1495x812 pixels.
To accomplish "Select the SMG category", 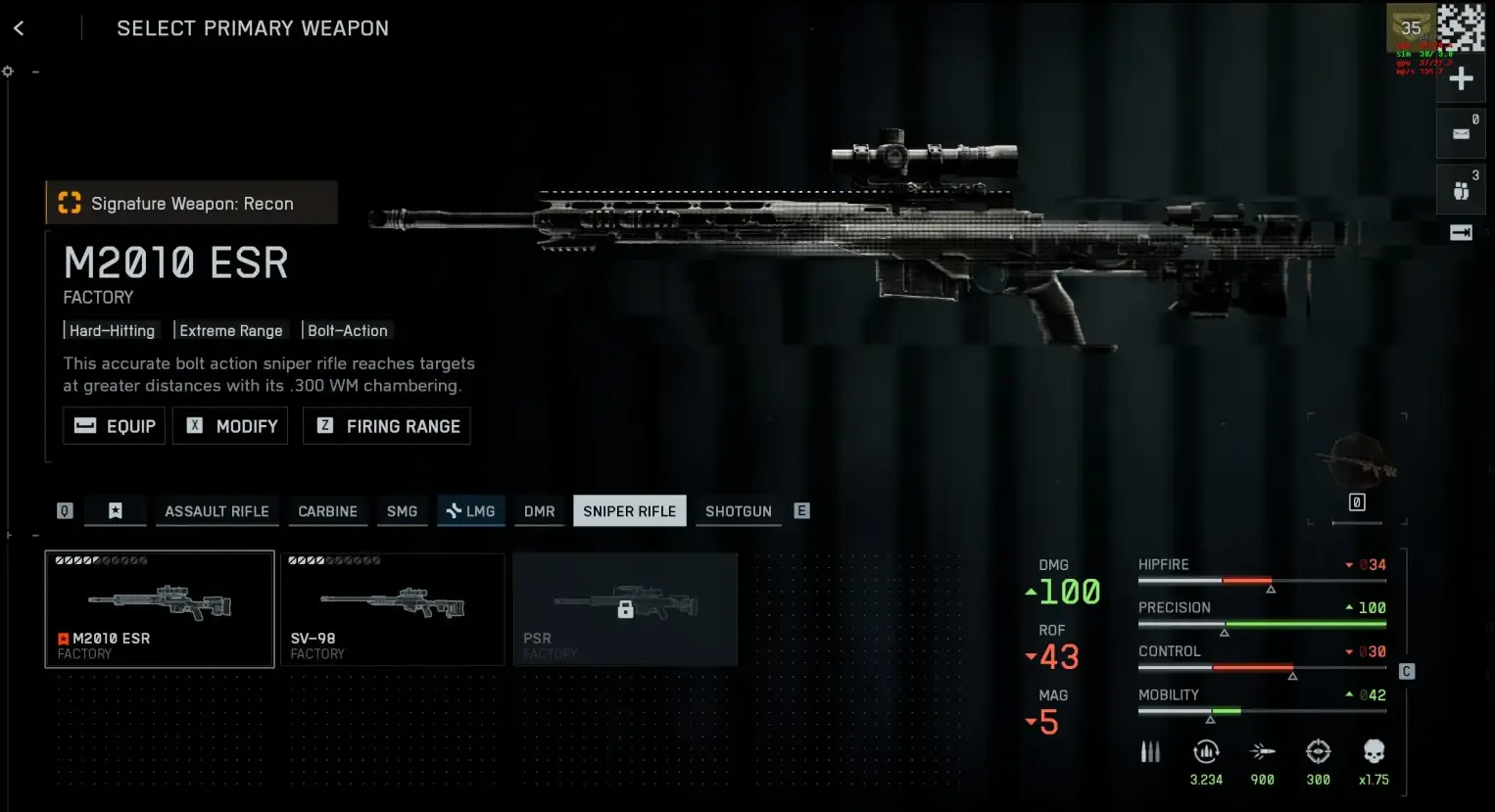I will click(402, 511).
